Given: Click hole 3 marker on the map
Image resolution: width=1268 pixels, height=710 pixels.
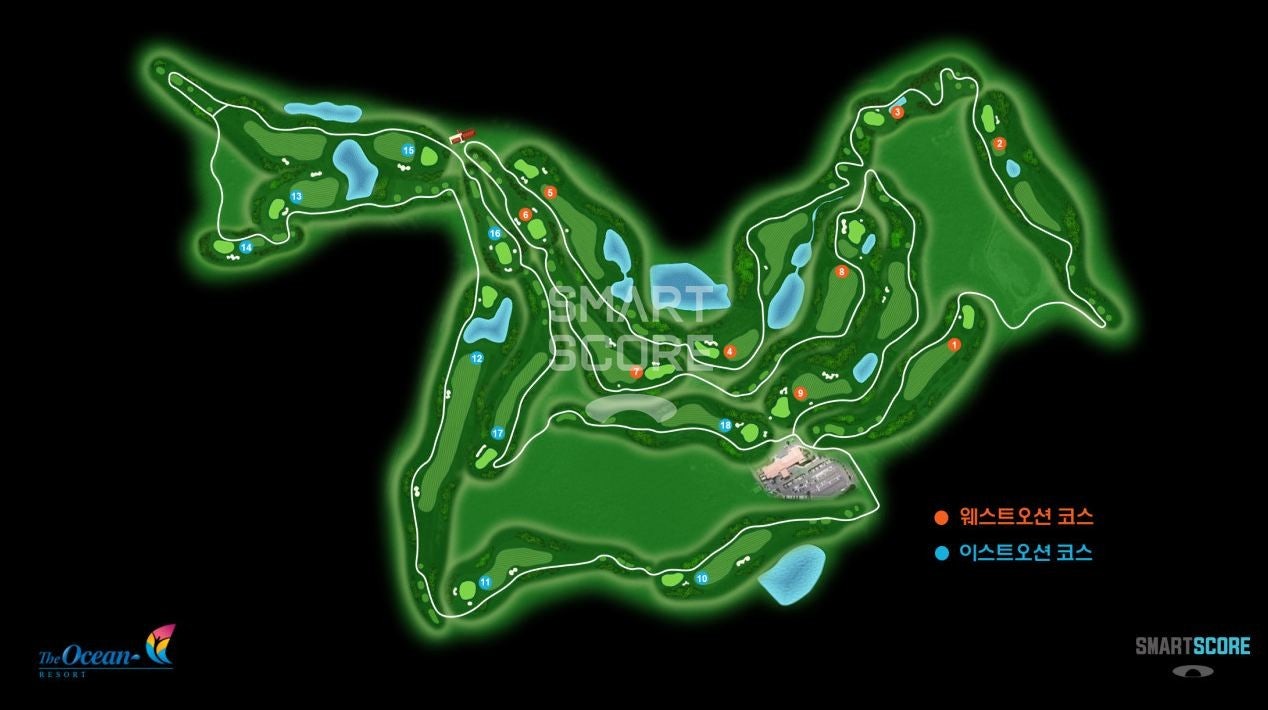Looking at the screenshot, I should click(x=897, y=113).
